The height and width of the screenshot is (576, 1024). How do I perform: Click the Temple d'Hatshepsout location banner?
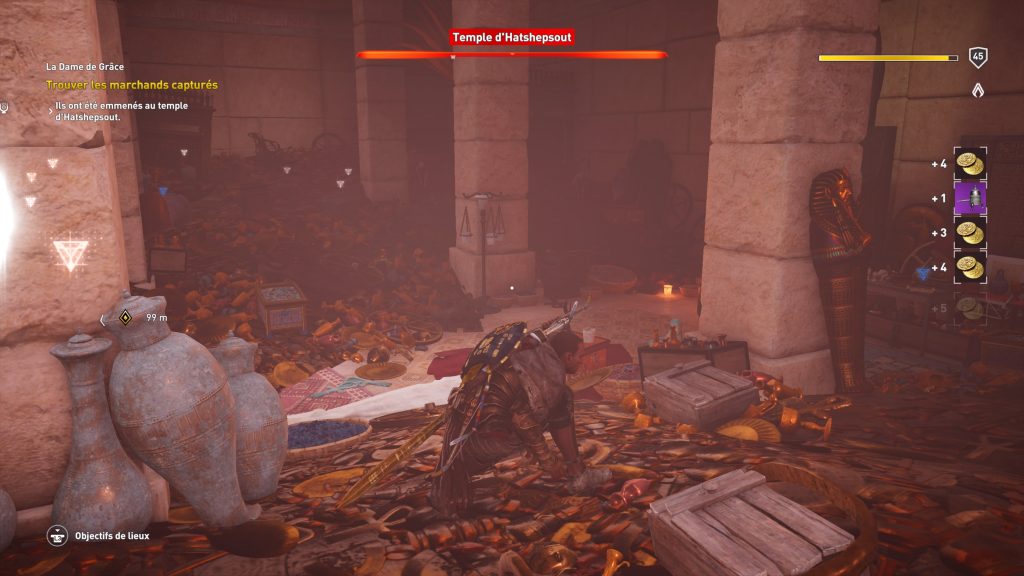point(512,38)
